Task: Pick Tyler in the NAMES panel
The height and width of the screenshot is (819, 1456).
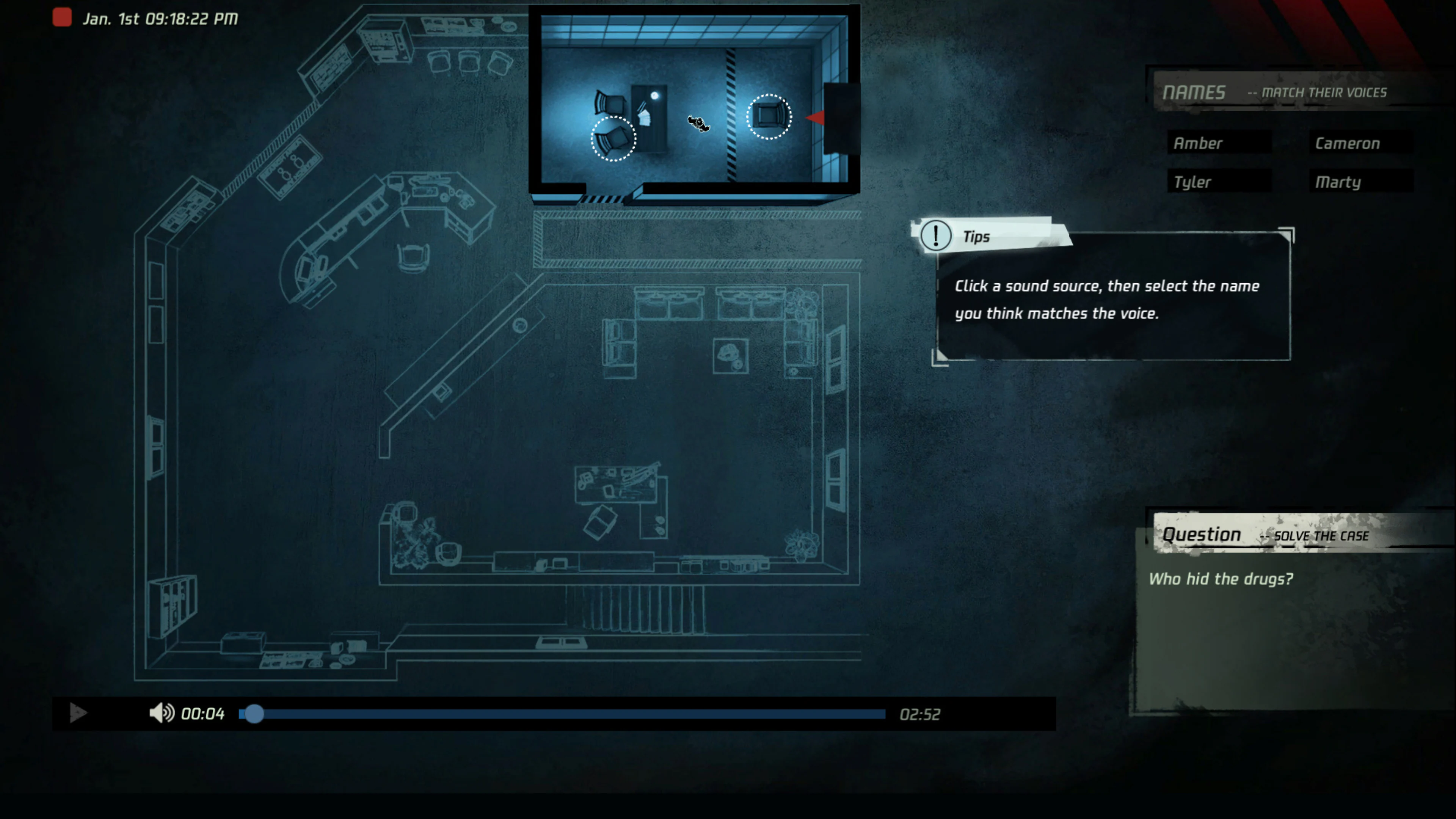Action: [1219, 182]
